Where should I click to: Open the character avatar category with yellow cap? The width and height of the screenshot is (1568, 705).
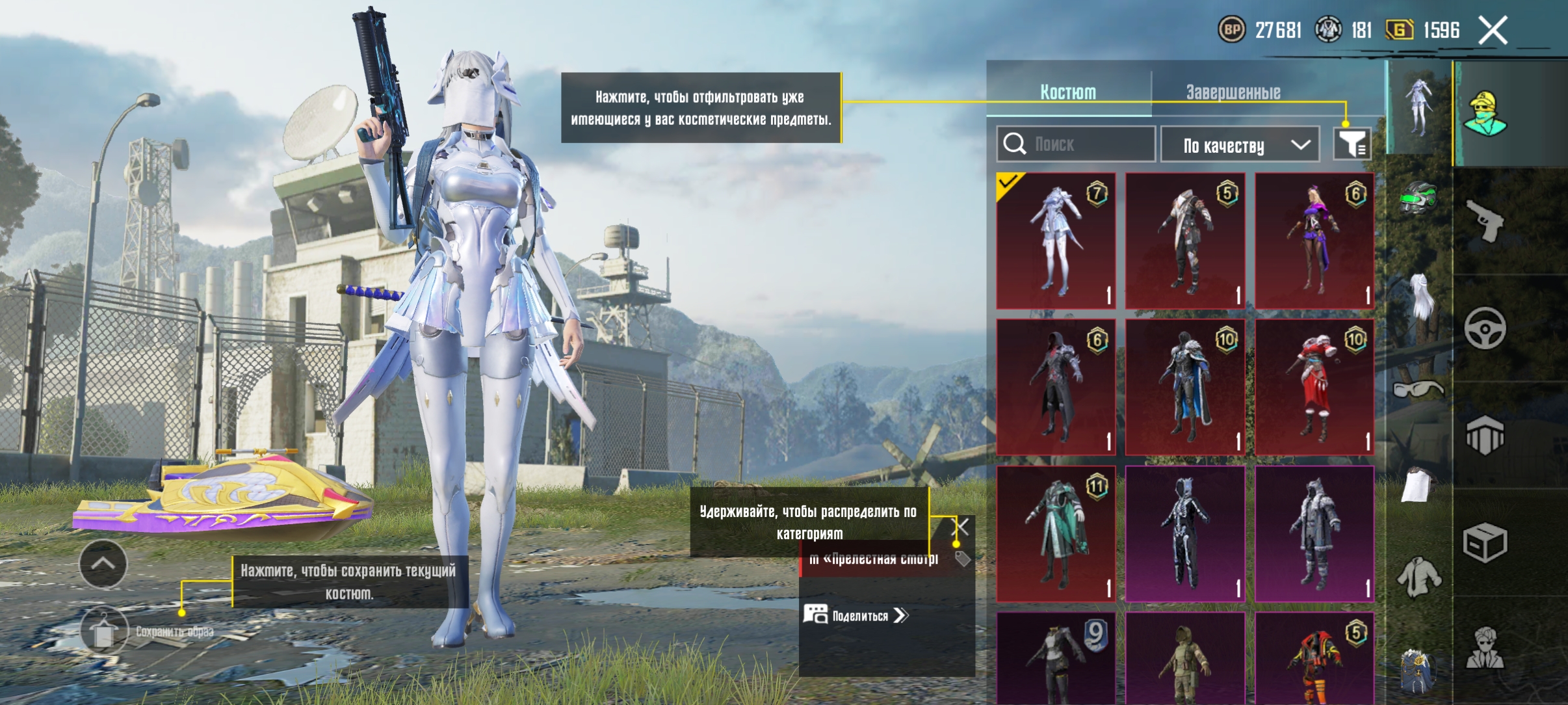[1485, 114]
